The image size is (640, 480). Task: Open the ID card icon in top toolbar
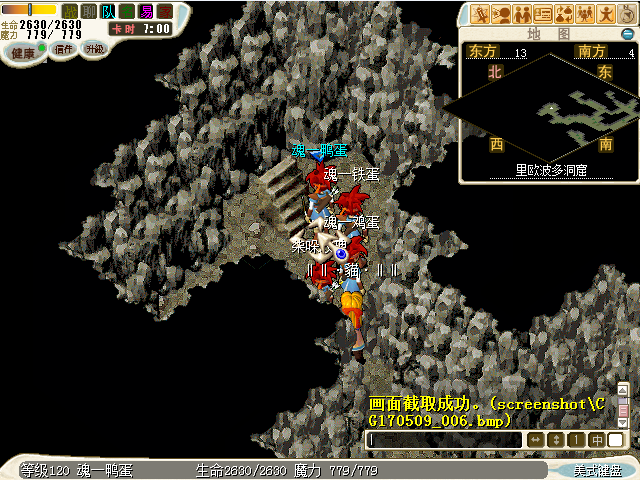coord(544,14)
